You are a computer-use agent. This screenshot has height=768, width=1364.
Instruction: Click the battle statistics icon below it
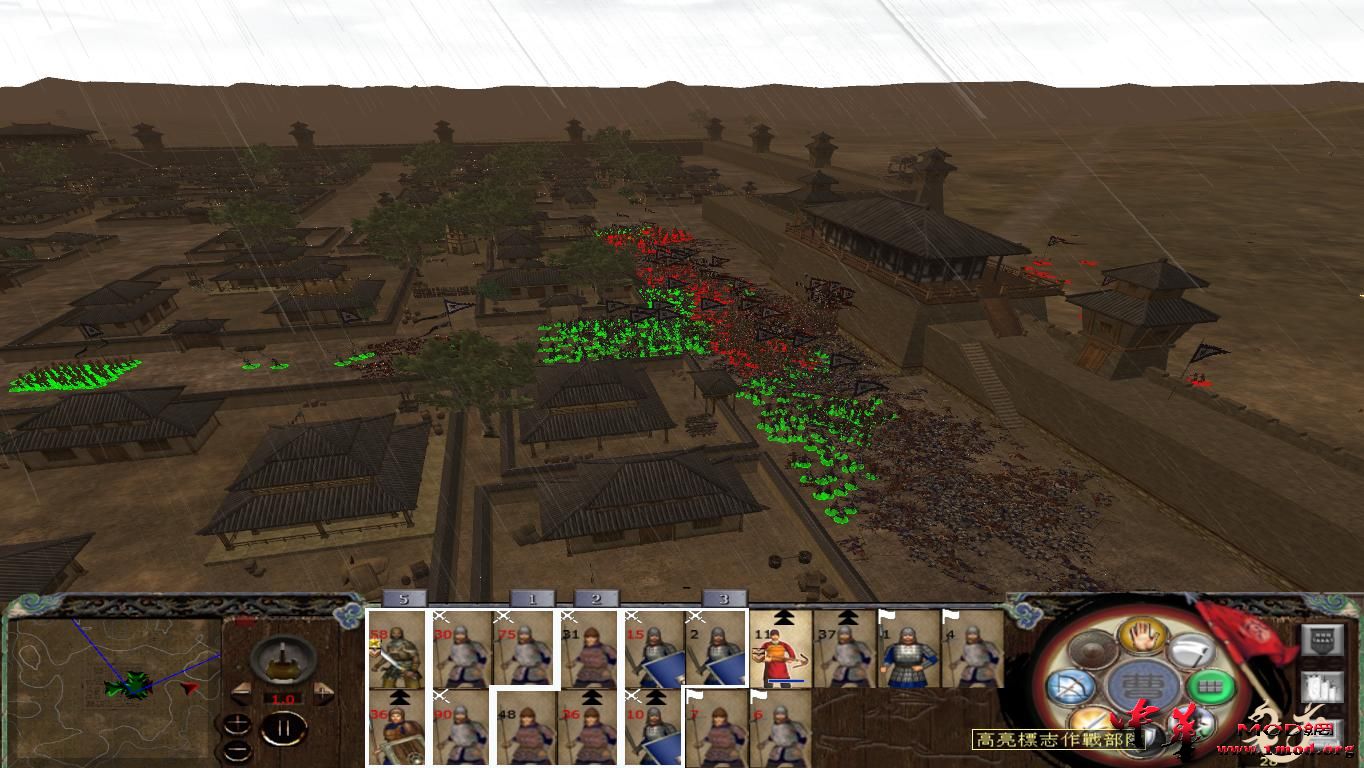point(1323,686)
